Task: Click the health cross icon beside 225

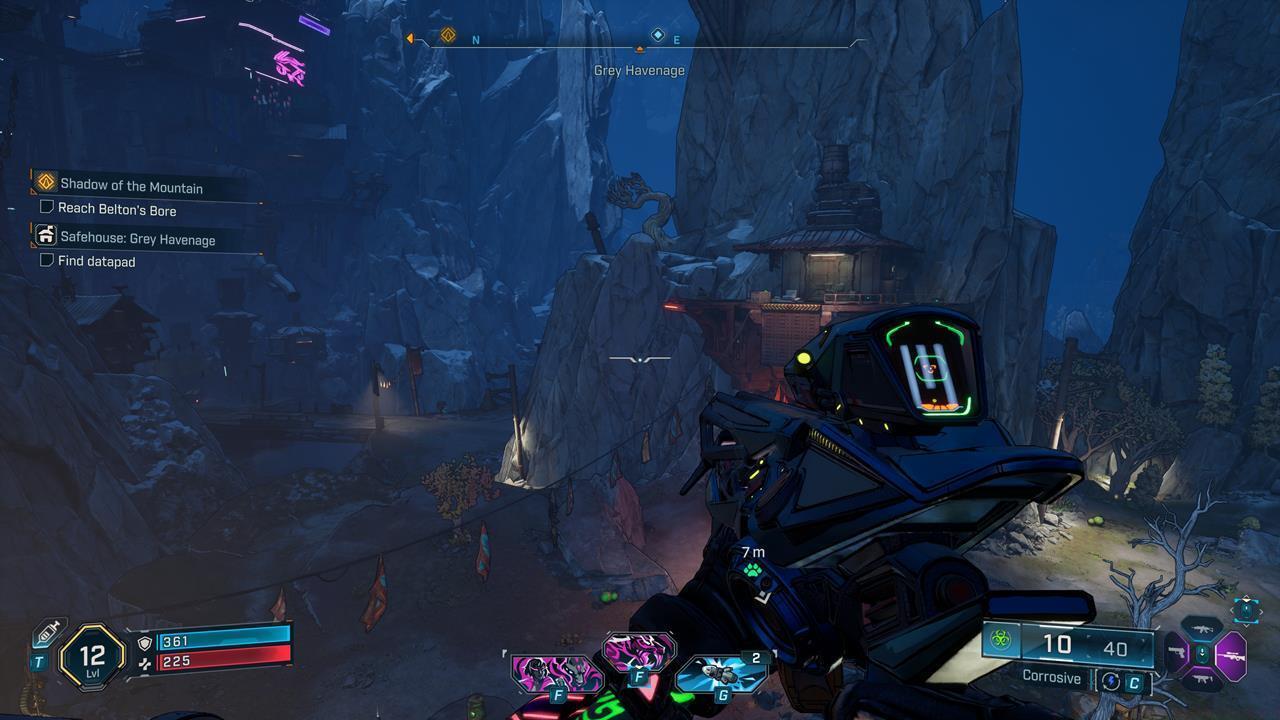Action: [145, 664]
